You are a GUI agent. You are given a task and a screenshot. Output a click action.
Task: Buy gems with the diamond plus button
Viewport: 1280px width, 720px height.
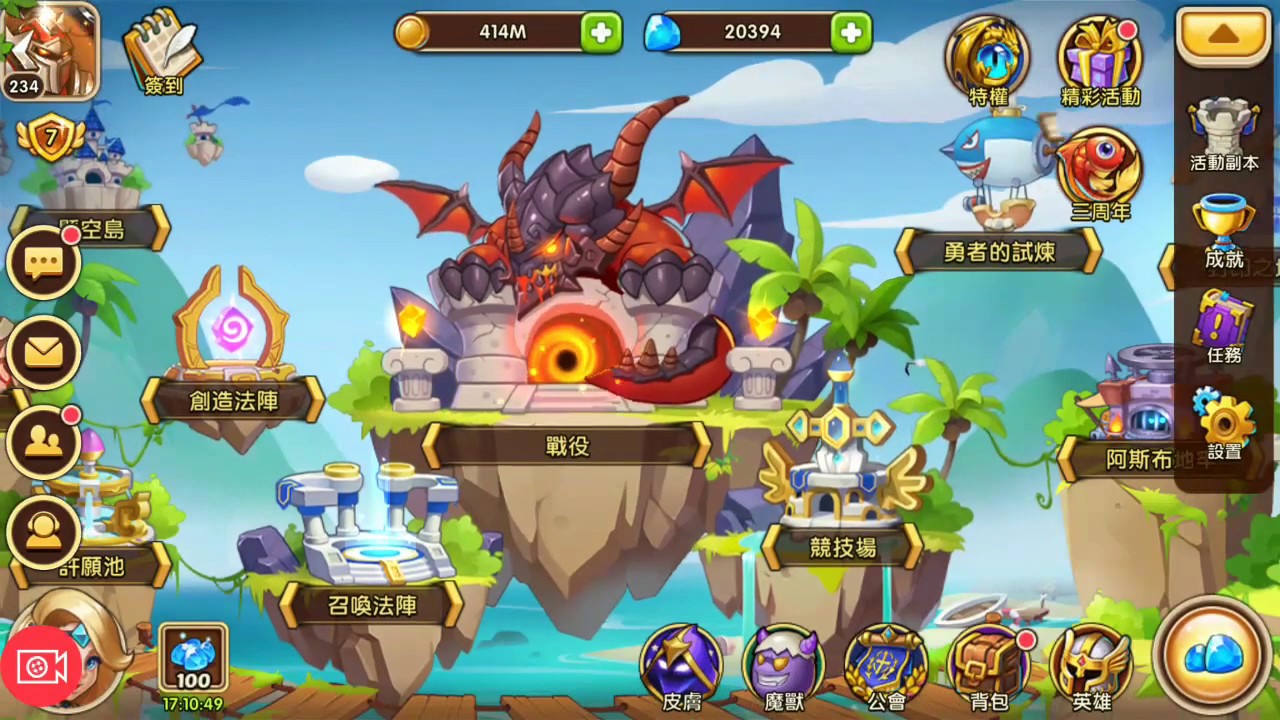(850, 33)
